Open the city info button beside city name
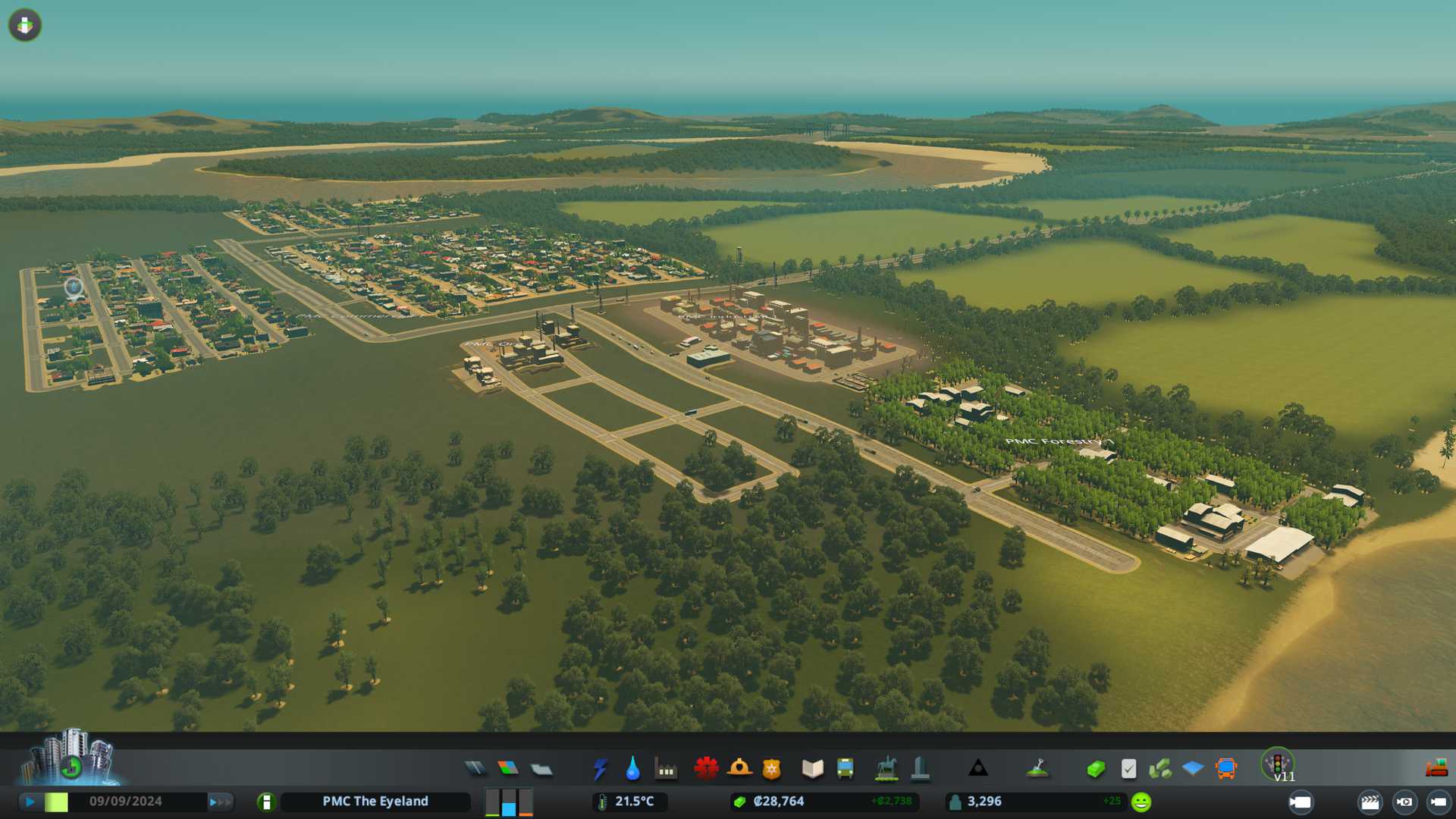This screenshot has height=819, width=1456. (x=266, y=802)
